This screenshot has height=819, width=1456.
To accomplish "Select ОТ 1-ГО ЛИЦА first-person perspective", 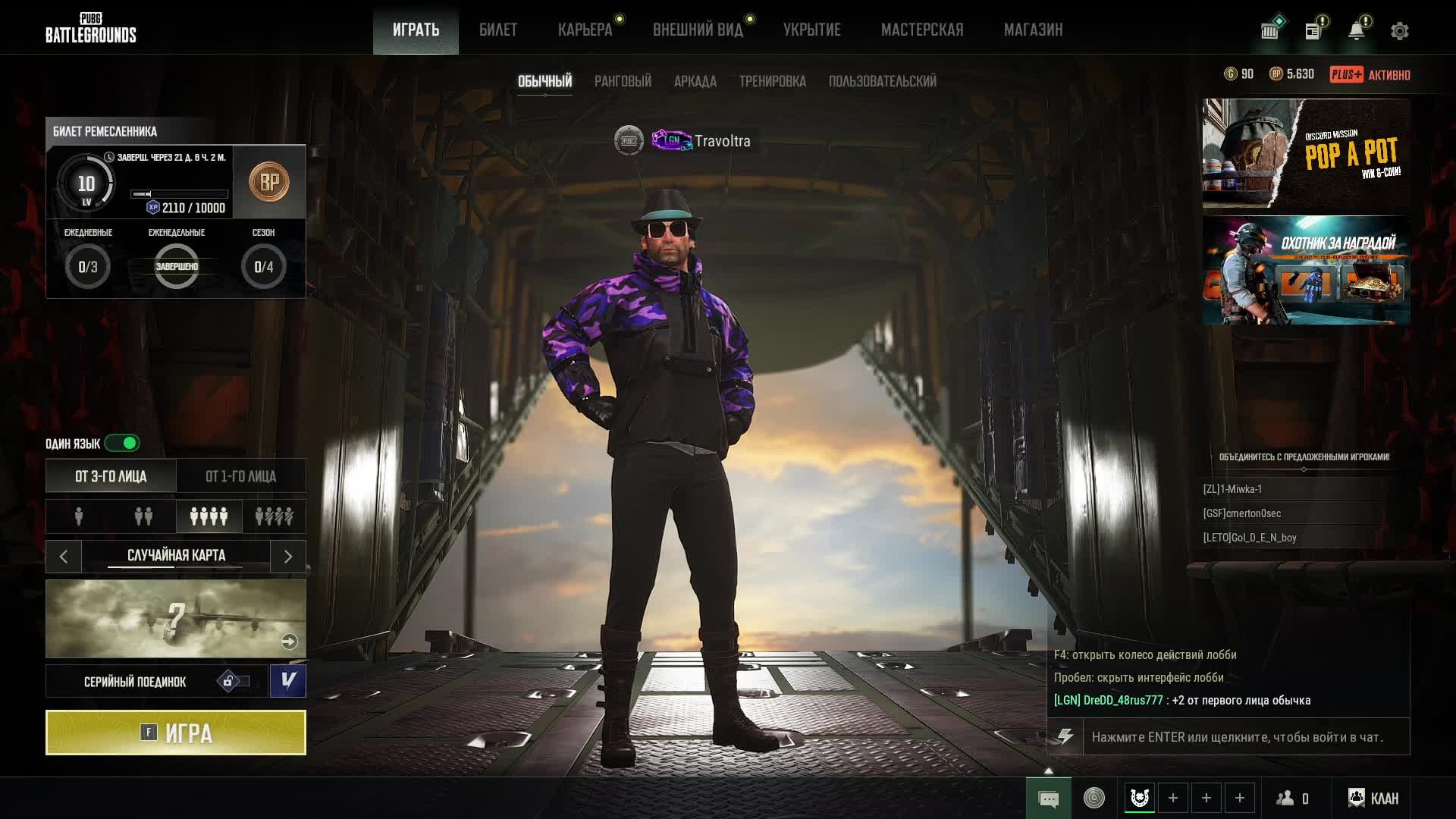I will coord(240,476).
